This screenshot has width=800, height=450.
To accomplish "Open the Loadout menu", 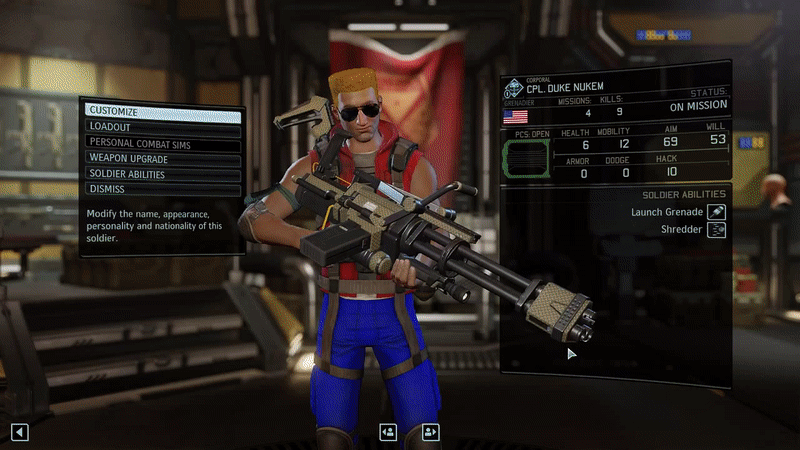I will click(163, 127).
